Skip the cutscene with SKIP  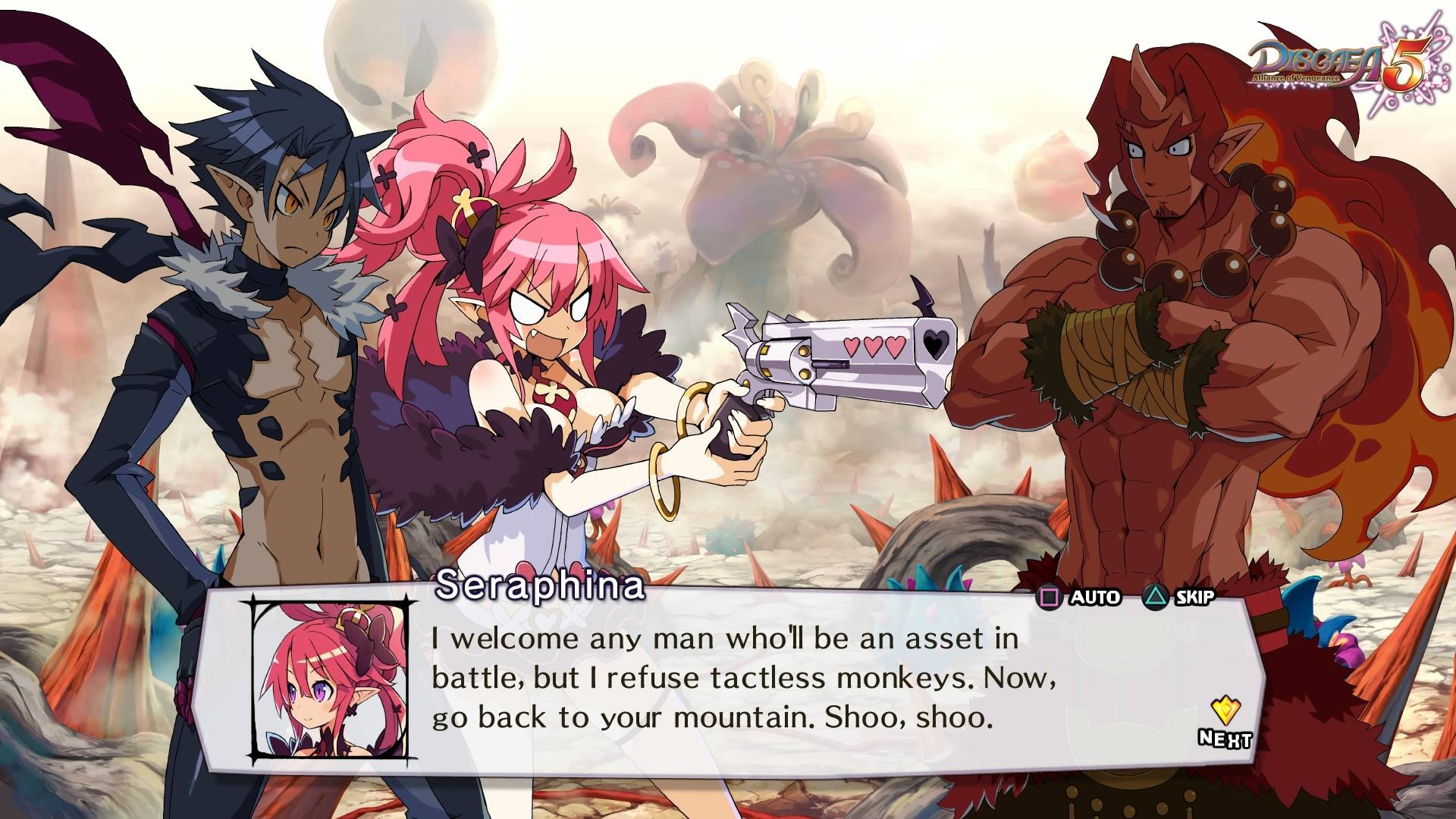[x=1178, y=598]
